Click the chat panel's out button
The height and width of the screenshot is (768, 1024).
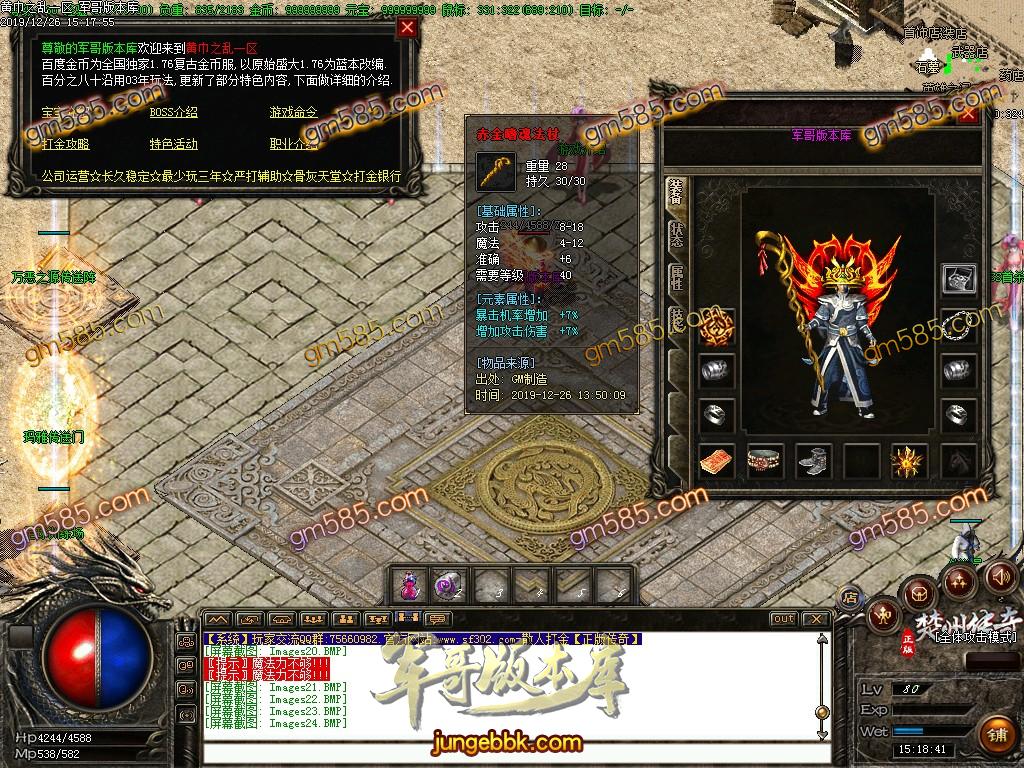point(784,619)
